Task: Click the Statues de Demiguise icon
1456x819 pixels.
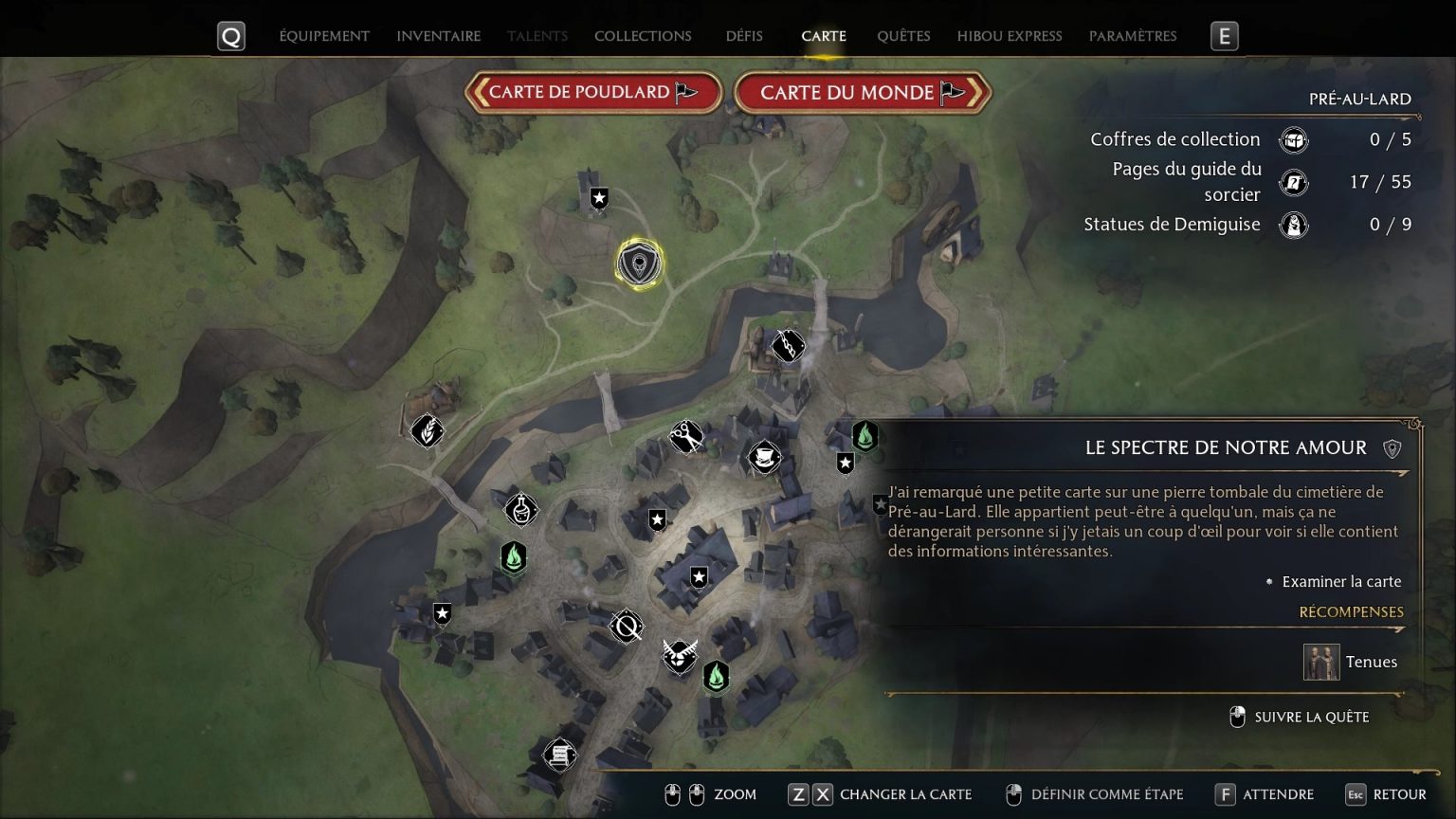Action: pos(1293,226)
